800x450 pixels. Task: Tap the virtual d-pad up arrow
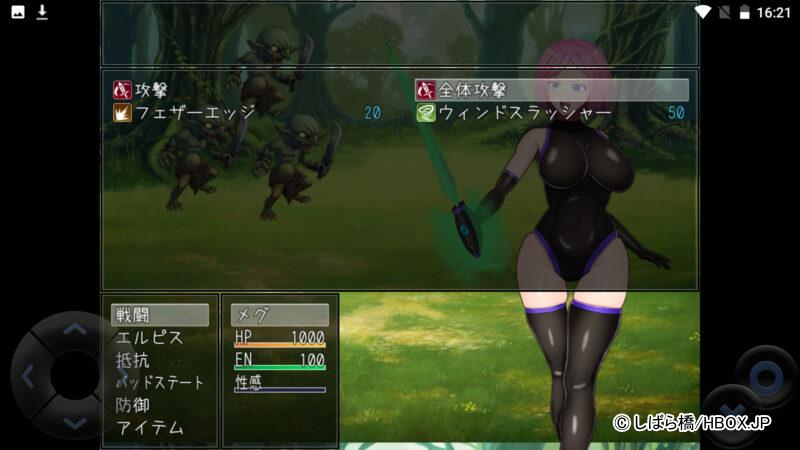pos(75,329)
